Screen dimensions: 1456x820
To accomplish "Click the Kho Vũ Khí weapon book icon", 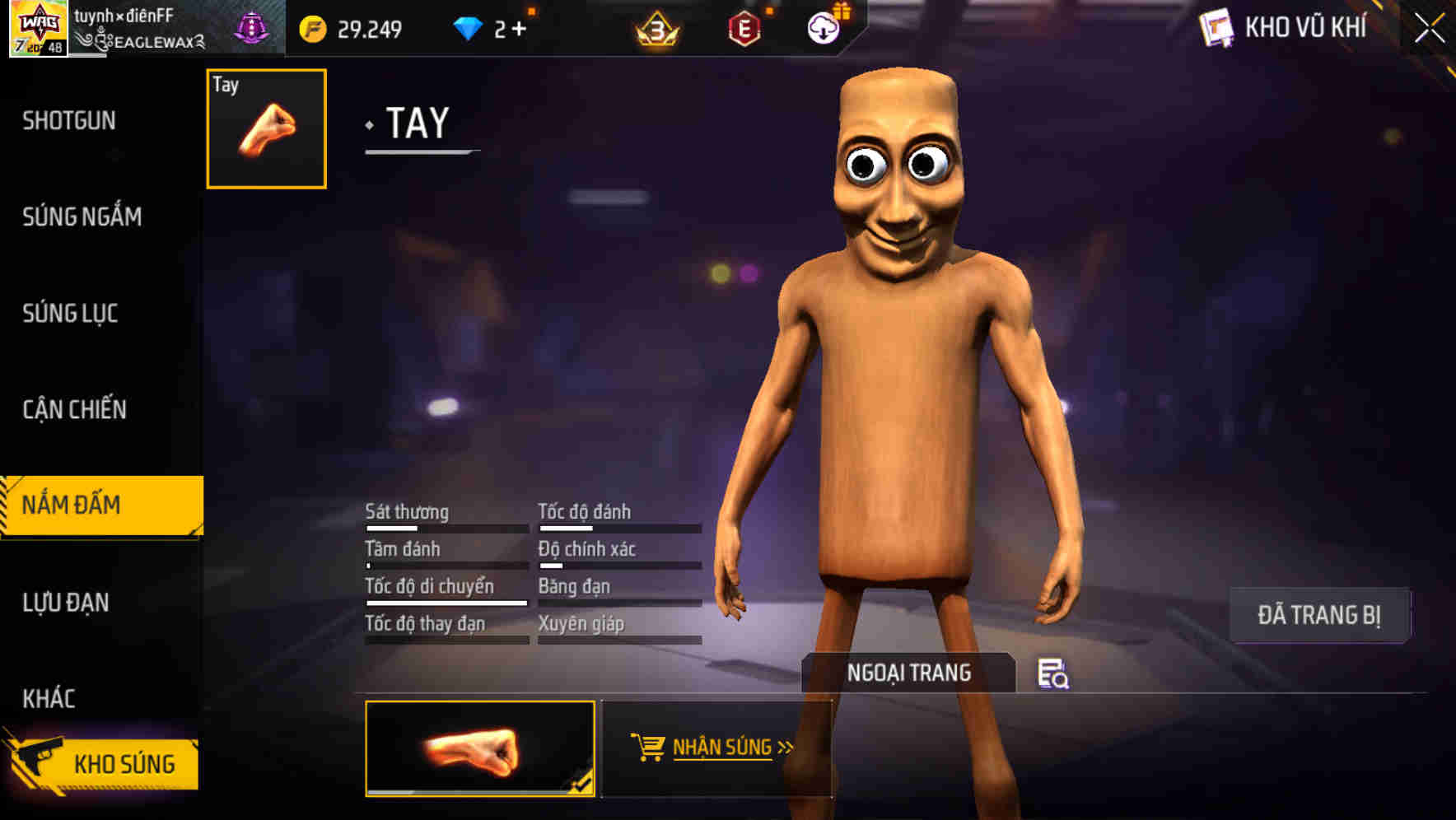I will pyautogui.click(x=1216, y=26).
